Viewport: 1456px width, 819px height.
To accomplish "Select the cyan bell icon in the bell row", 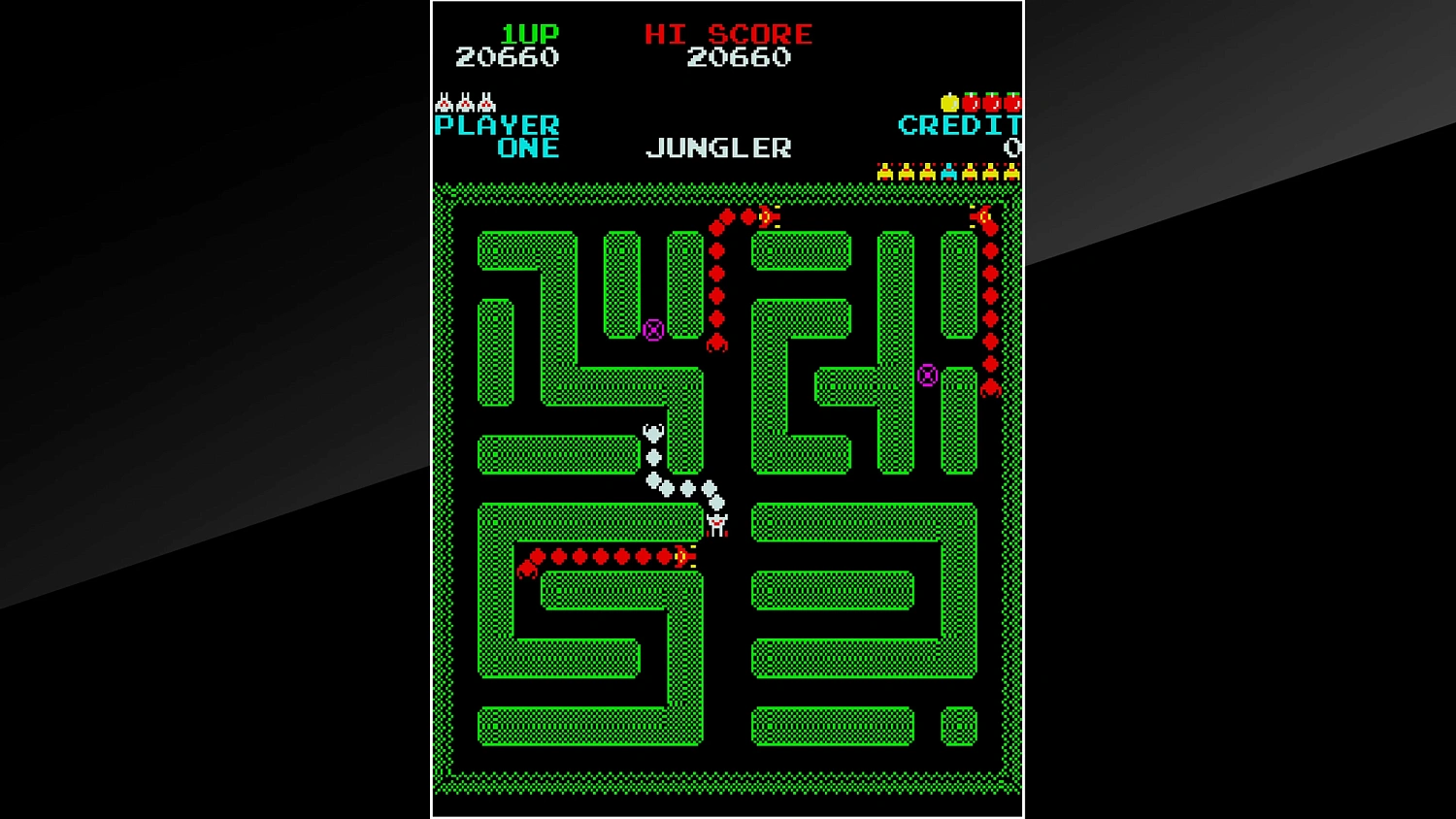I will point(949,171).
